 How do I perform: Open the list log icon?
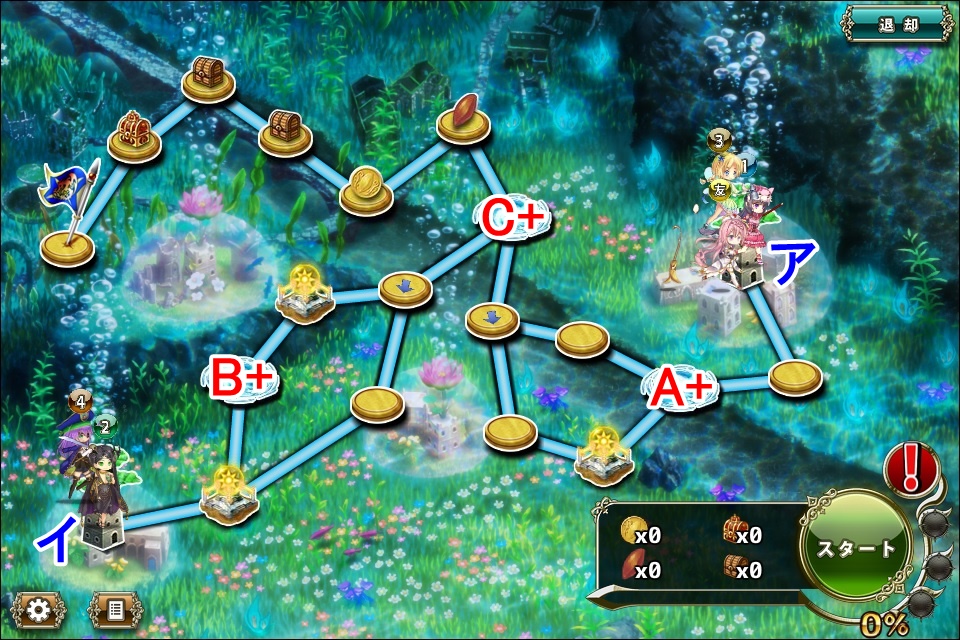click(116, 608)
